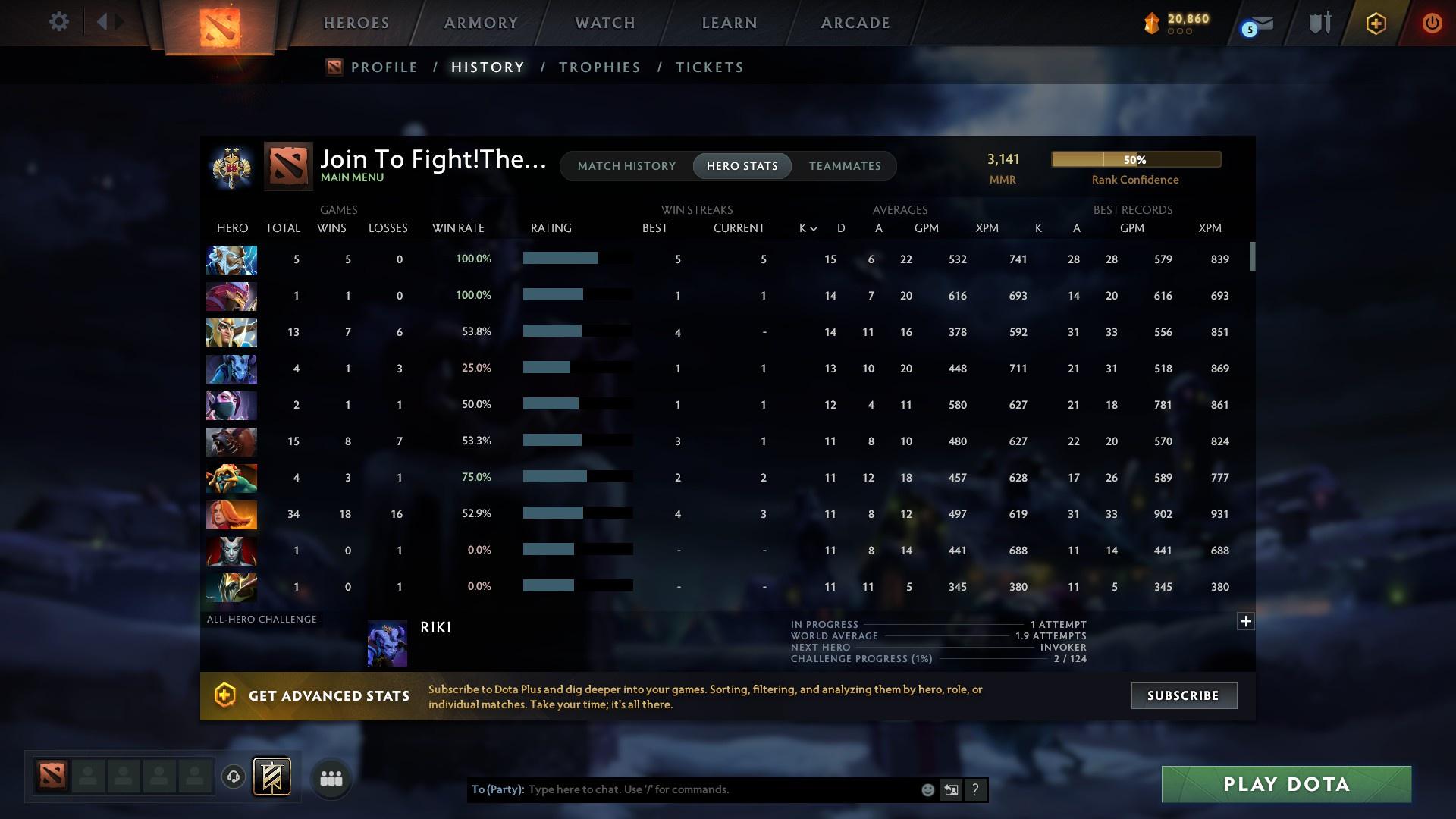Click SUBSCRIBE for advanced stats
The width and height of the screenshot is (1456, 819).
click(1183, 695)
